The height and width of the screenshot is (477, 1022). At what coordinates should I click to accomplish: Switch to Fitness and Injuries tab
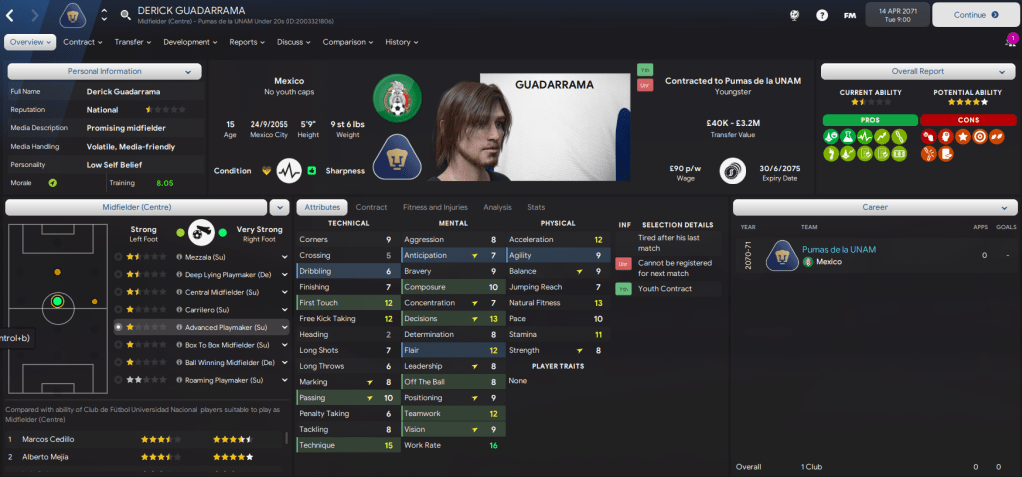pos(435,207)
